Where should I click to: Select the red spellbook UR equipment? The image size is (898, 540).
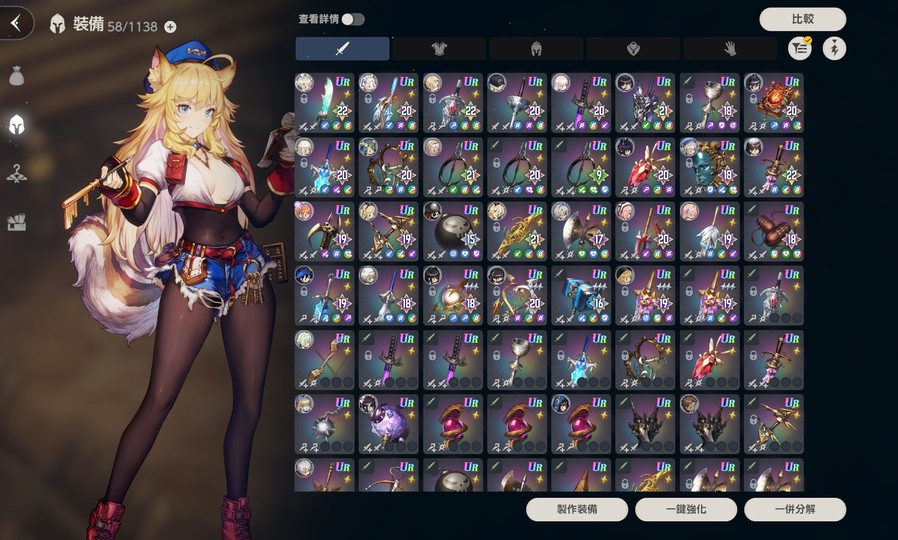point(773,102)
